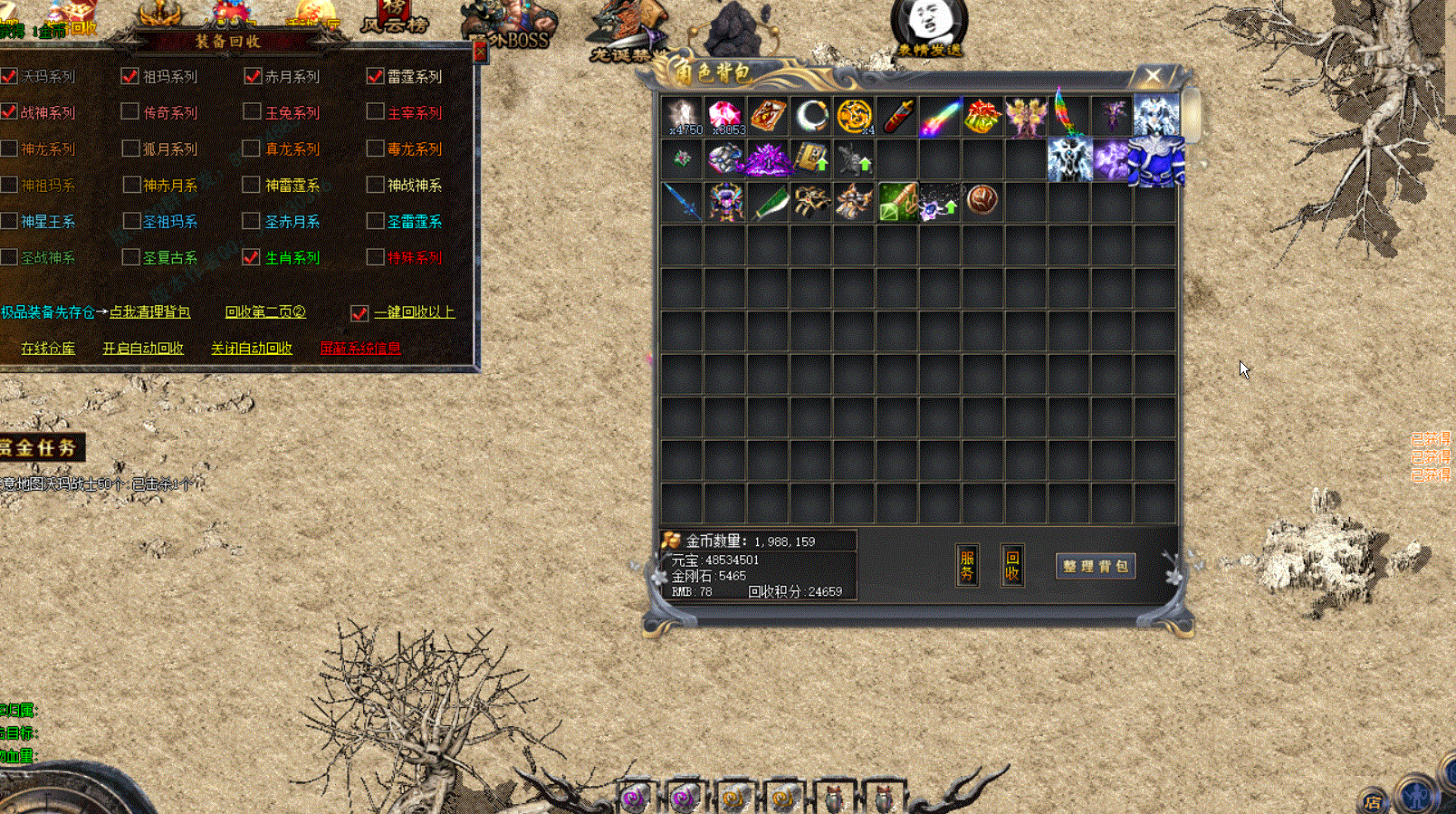Select the pink gem stack in the bag
The image size is (1456, 814).
[x=725, y=116]
